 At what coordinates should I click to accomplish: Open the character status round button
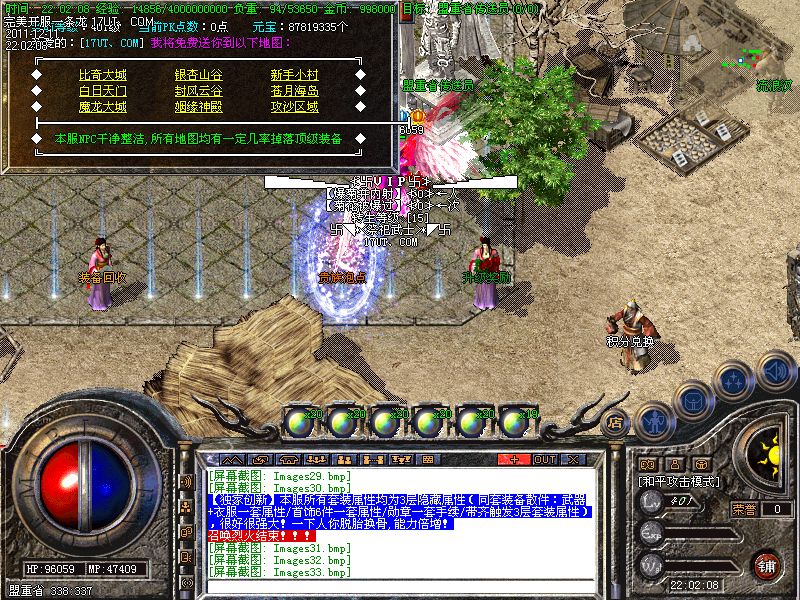pyautogui.click(x=655, y=423)
